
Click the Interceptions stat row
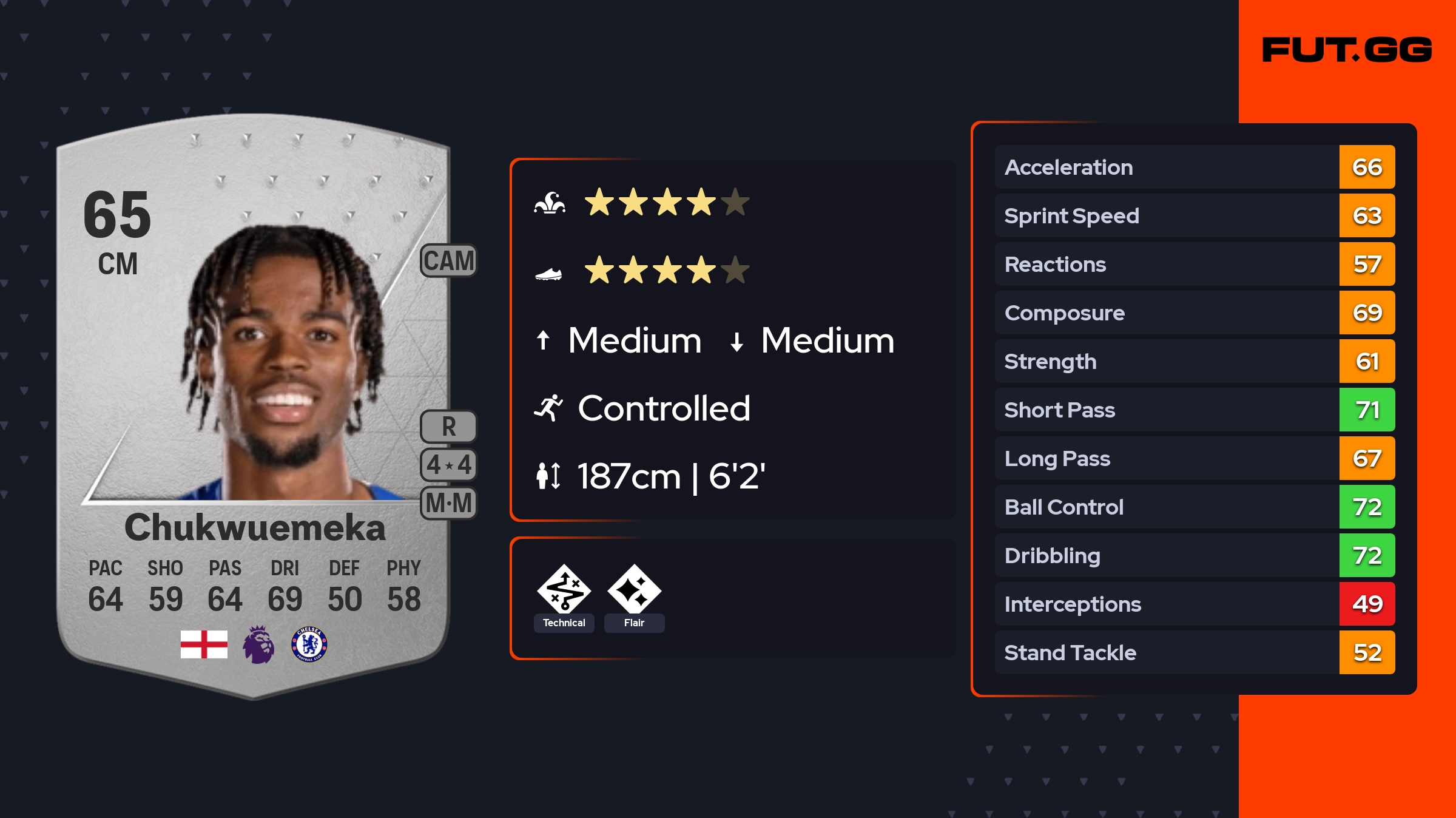tap(1194, 604)
